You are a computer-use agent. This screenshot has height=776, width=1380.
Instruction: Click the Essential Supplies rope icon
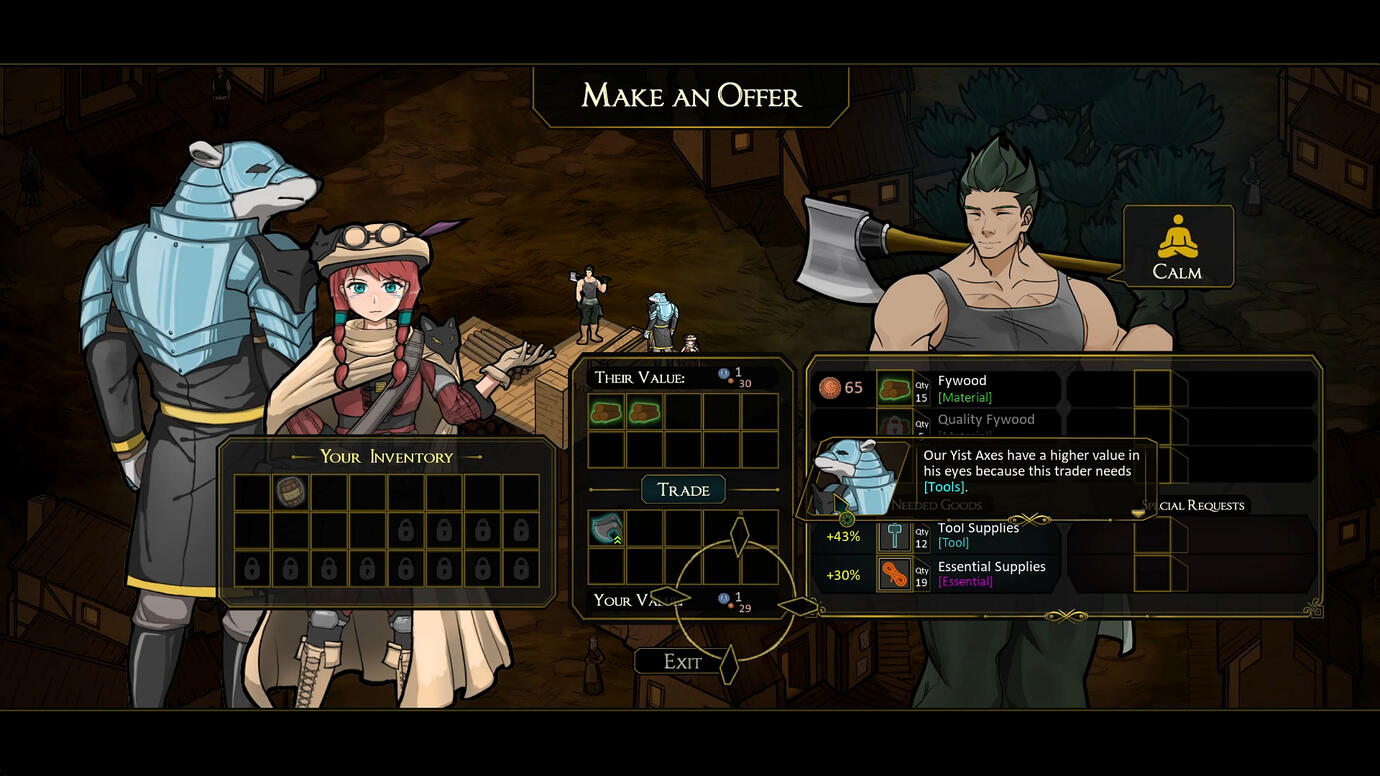click(894, 574)
